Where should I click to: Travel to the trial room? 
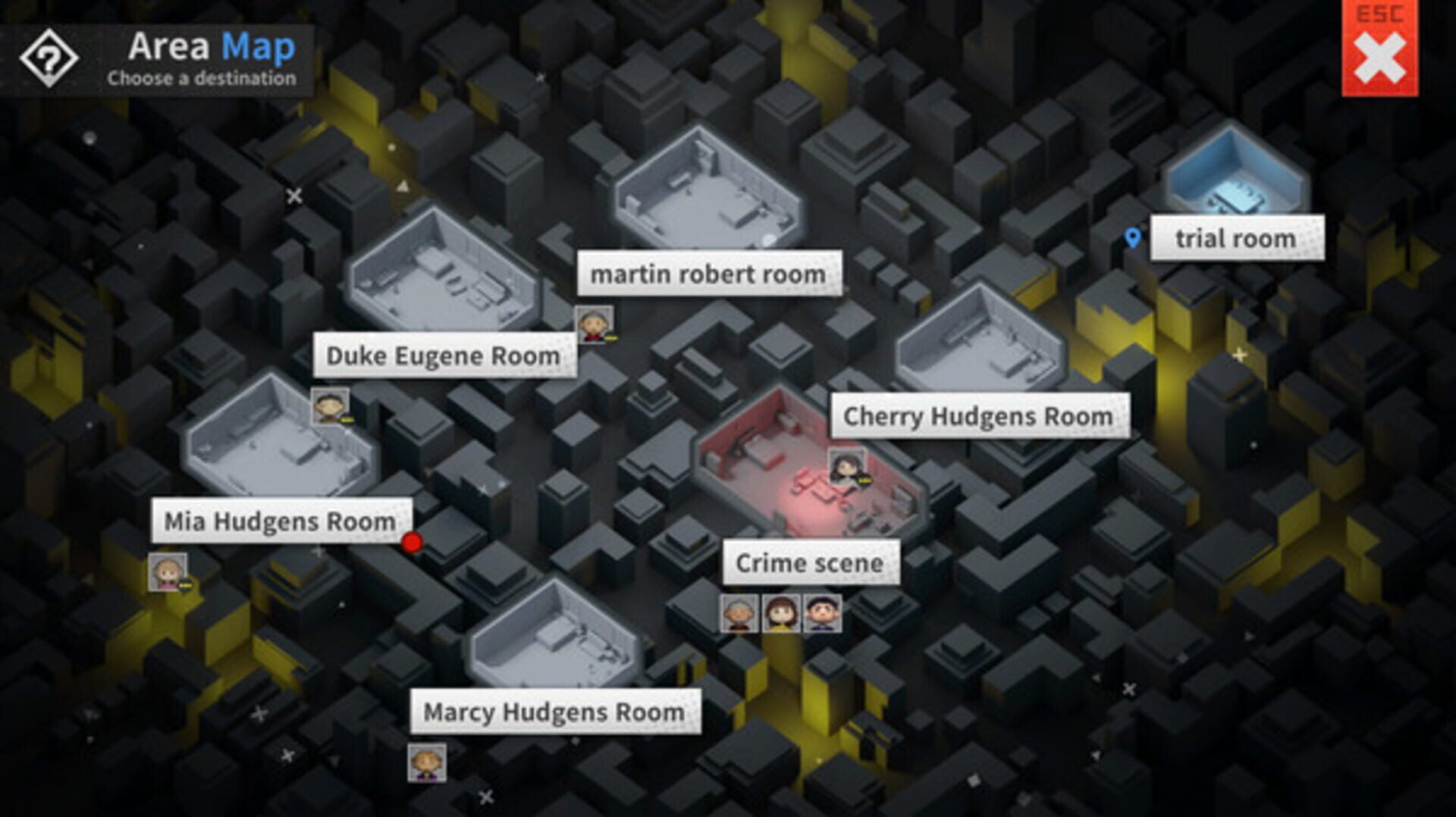click(x=1237, y=239)
